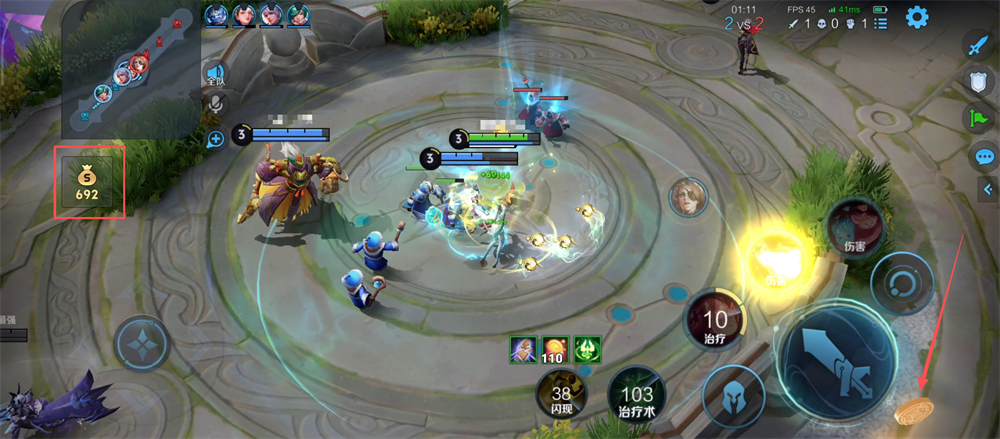This screenshot has height=439, width=1000.
Task: Send the sword attack signal
Action: [978, 44]
